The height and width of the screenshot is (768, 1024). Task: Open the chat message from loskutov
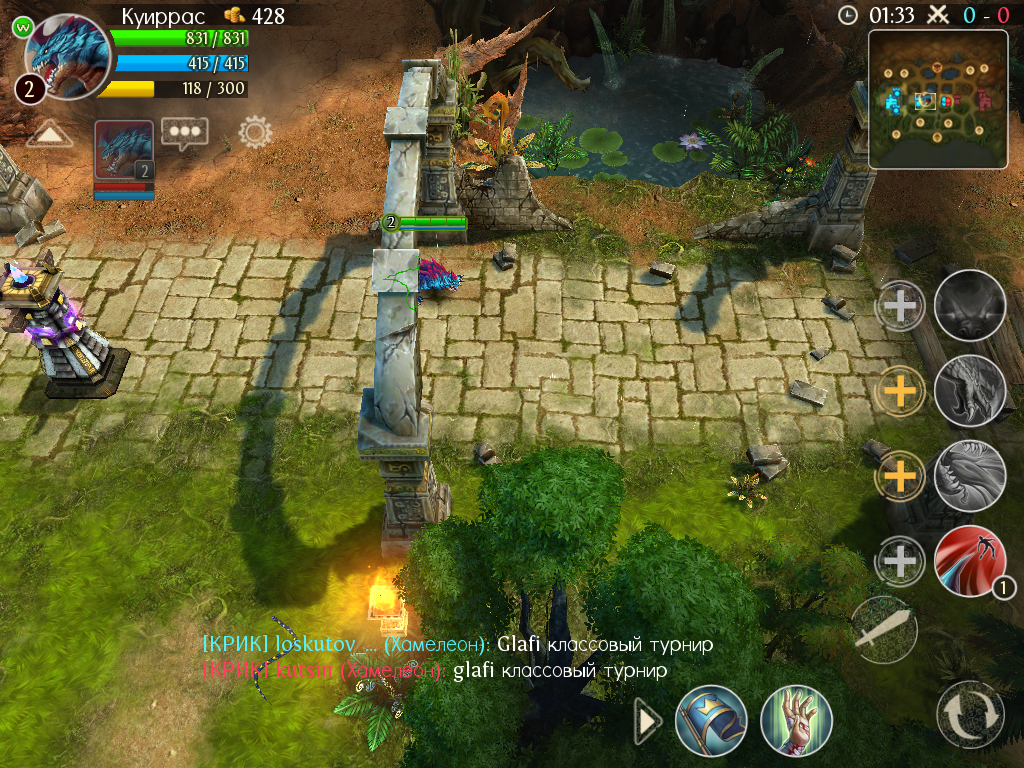click(x=457, y=644)
